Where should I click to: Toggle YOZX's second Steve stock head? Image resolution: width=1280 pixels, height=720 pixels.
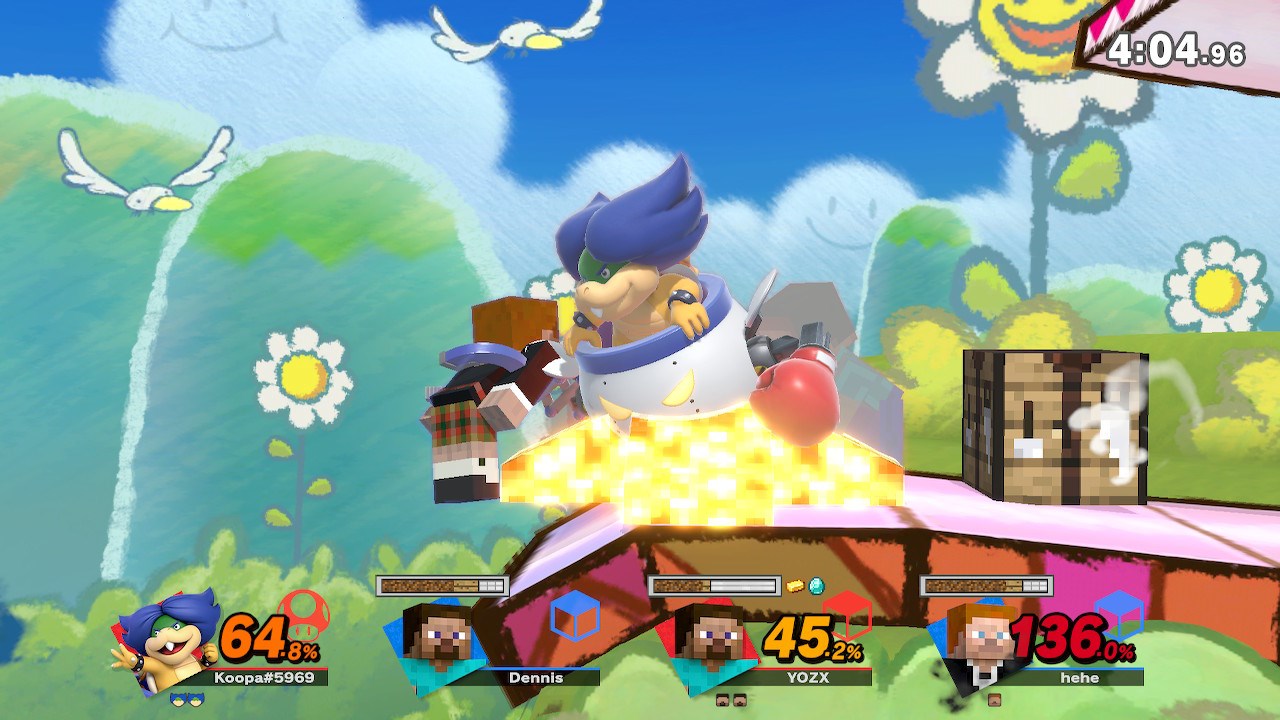coord(740,699)
